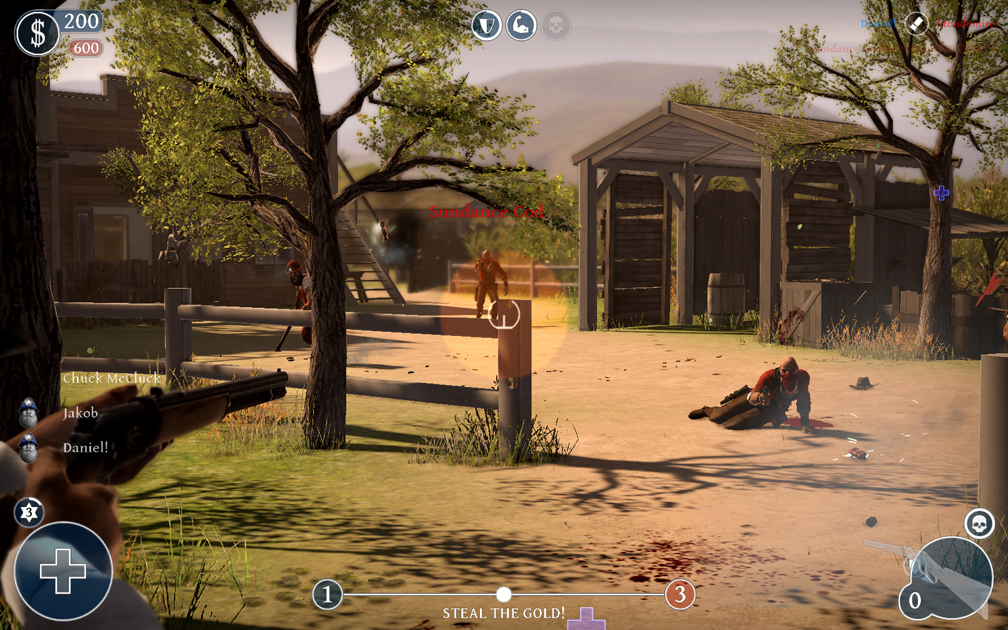
Task: Click the blue team score circle
Action: pos(327,595)
